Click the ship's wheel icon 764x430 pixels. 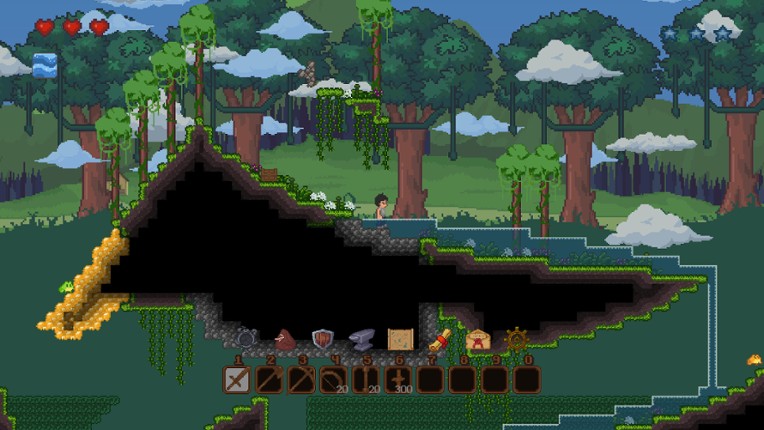[x=516, y=340]
